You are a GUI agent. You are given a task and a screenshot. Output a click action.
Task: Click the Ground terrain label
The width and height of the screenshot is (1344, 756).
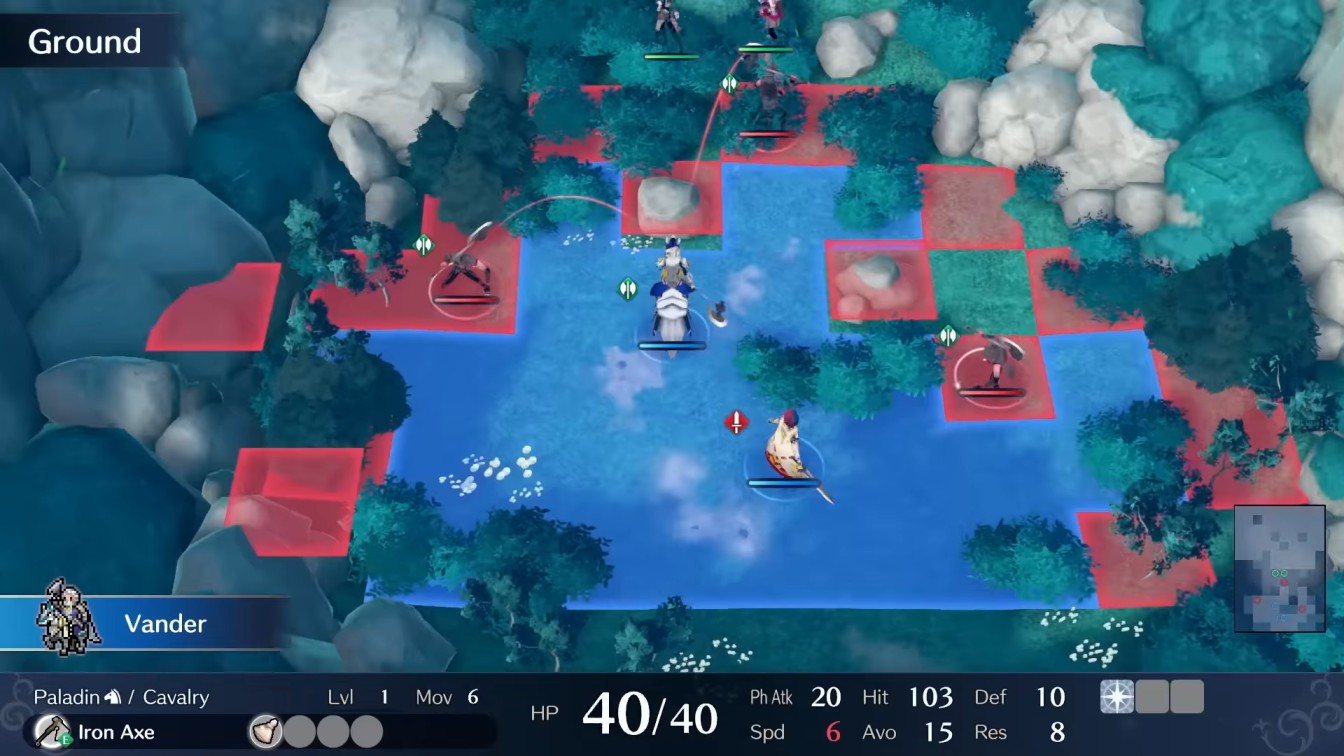(87, 42)
